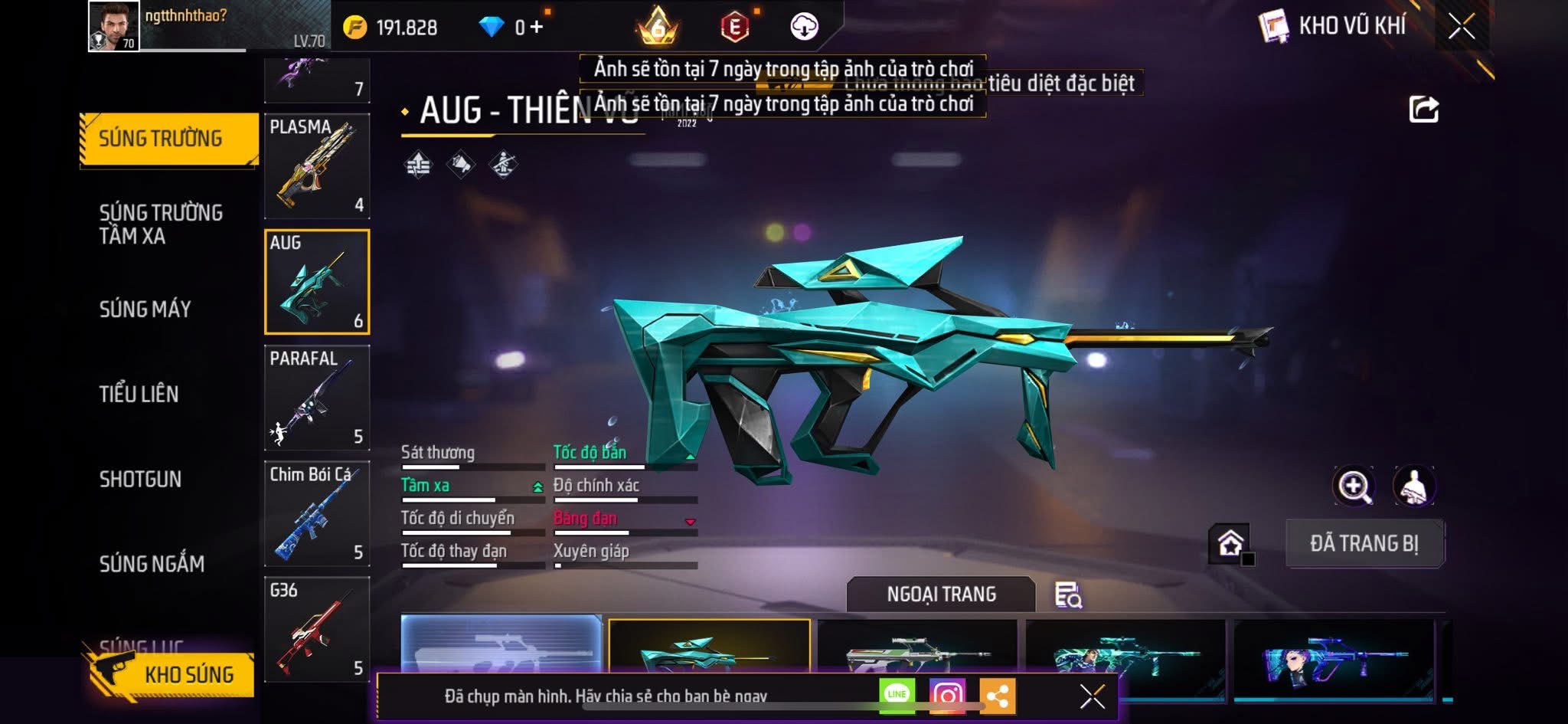This screenshot has height=724, width=1568.
Task: Preview the weapon on character icon
Action: (x=1413, y=486)
